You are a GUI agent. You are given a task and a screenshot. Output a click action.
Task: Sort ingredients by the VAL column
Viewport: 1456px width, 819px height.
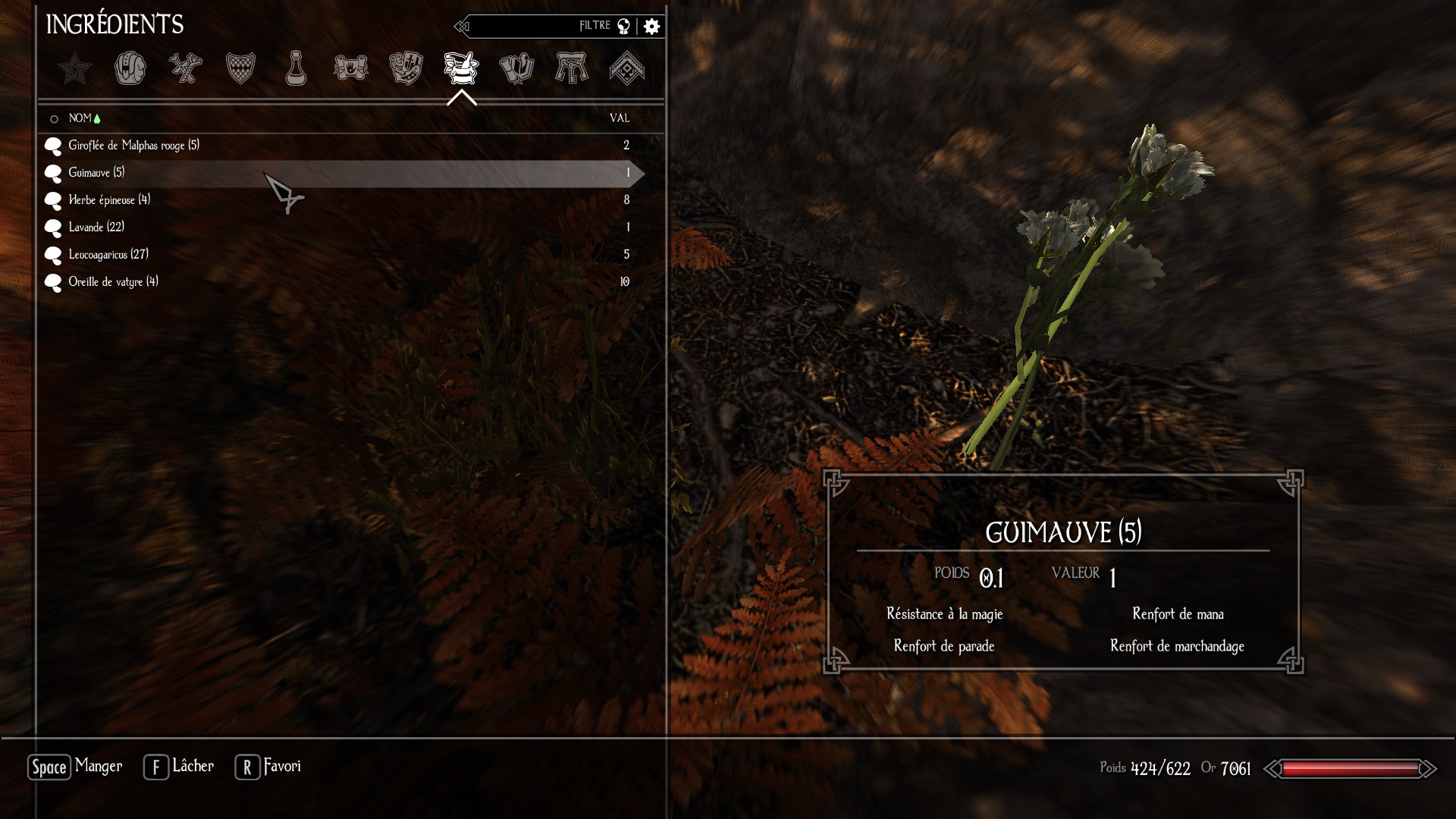[x=620, y=118]
